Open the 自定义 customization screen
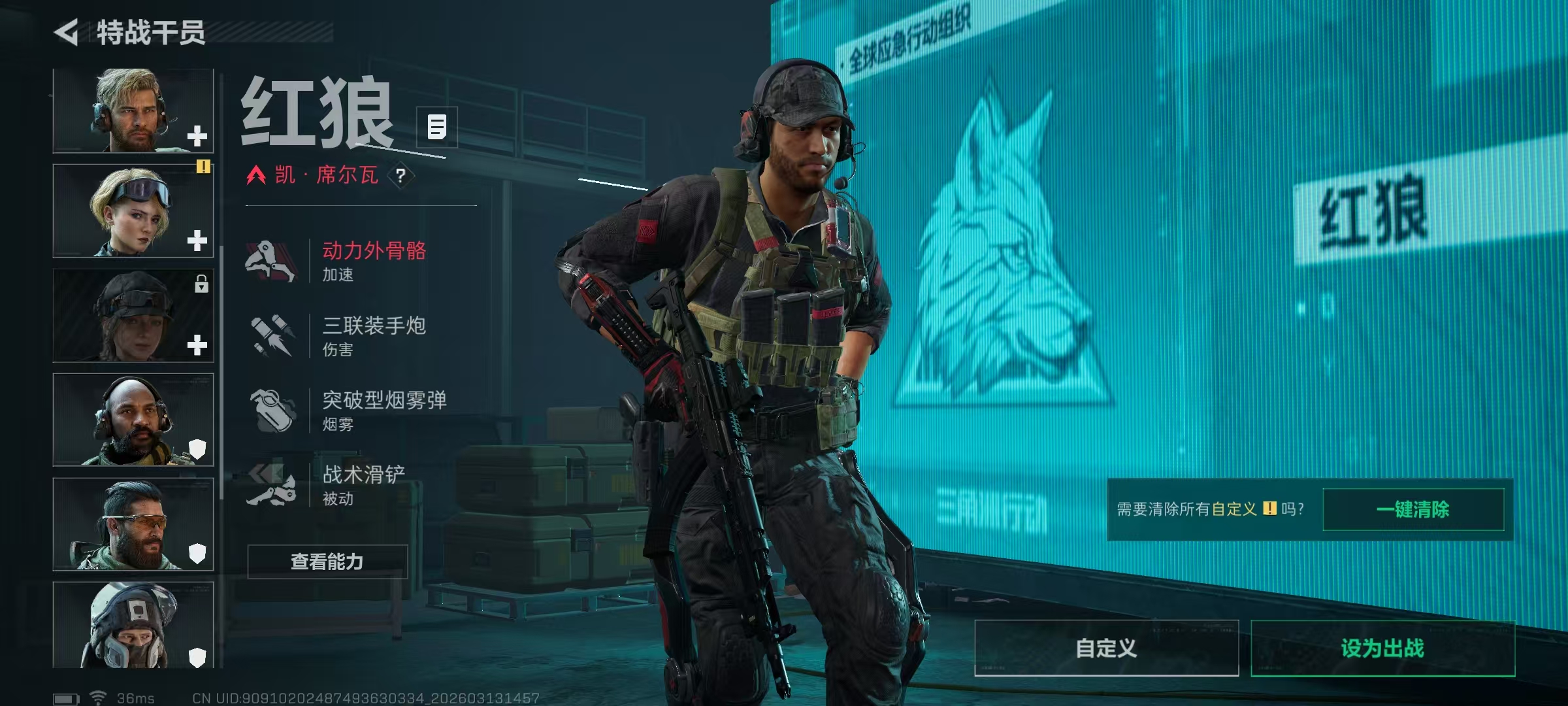This screenshot has height=706, width=1568. (x=1106, y=648)
